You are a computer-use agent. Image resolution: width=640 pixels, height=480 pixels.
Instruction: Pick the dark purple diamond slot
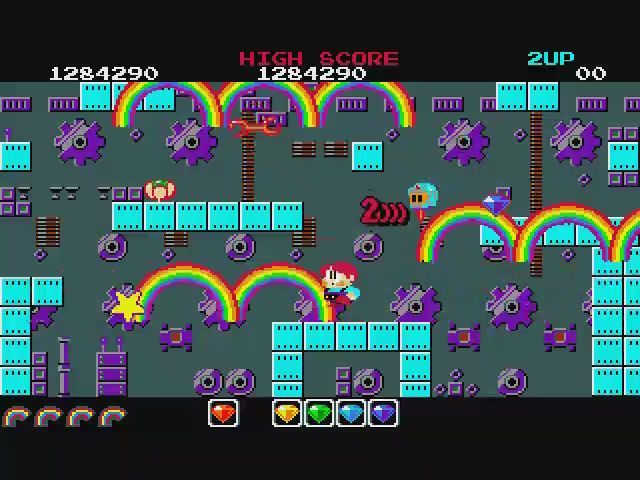coord(383,413)
